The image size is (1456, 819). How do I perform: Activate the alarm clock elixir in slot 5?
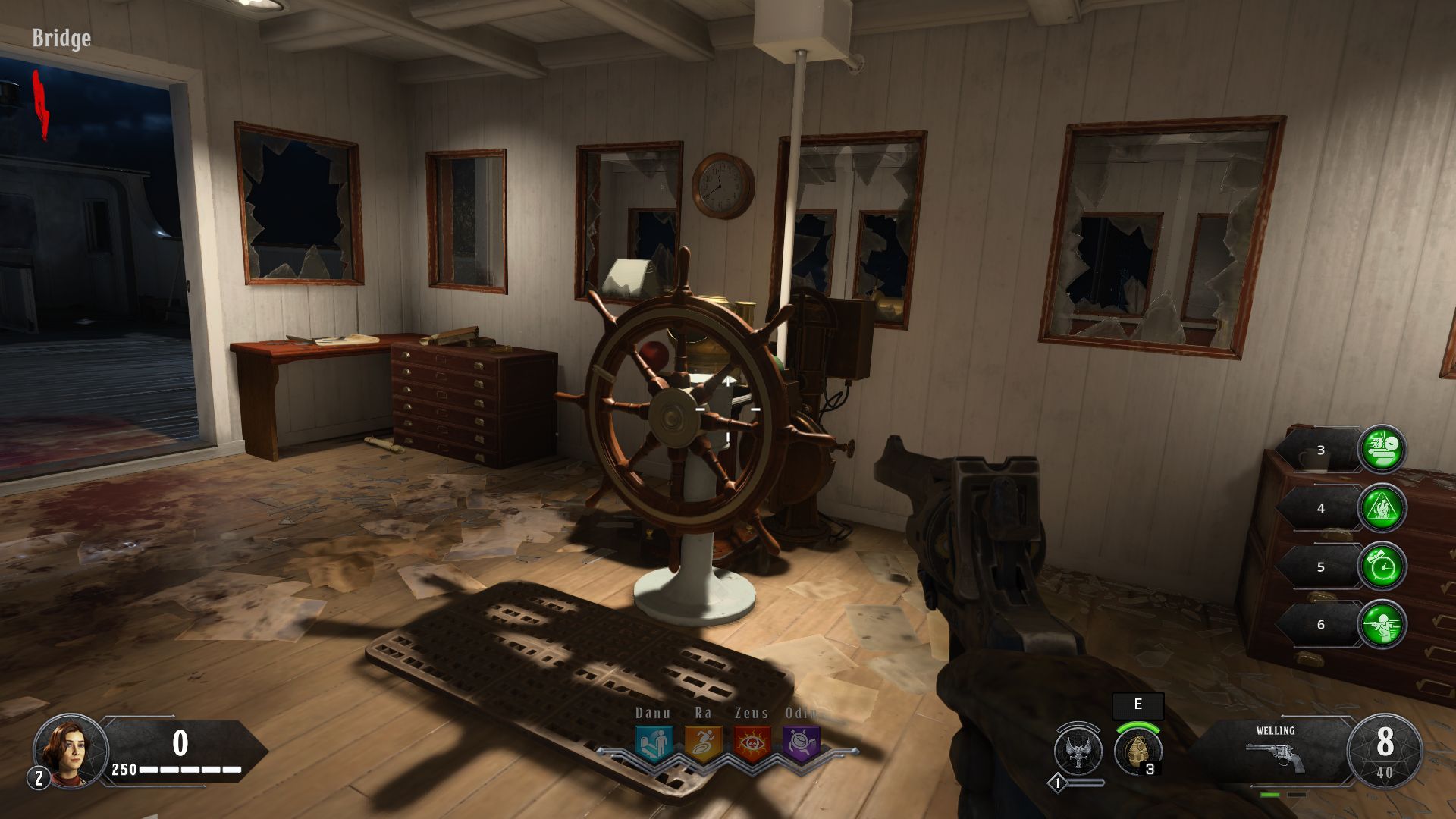(1382, 566)
